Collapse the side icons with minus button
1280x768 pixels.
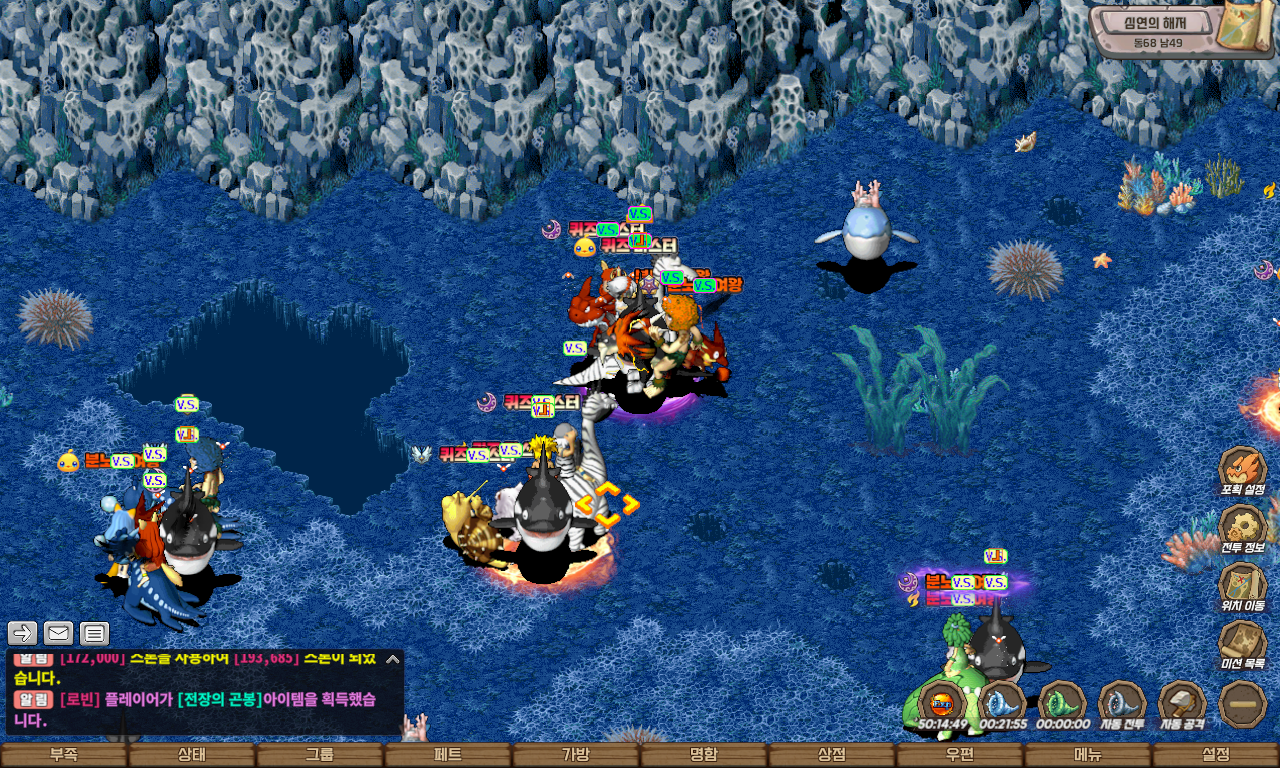[x=1243, y=704]
